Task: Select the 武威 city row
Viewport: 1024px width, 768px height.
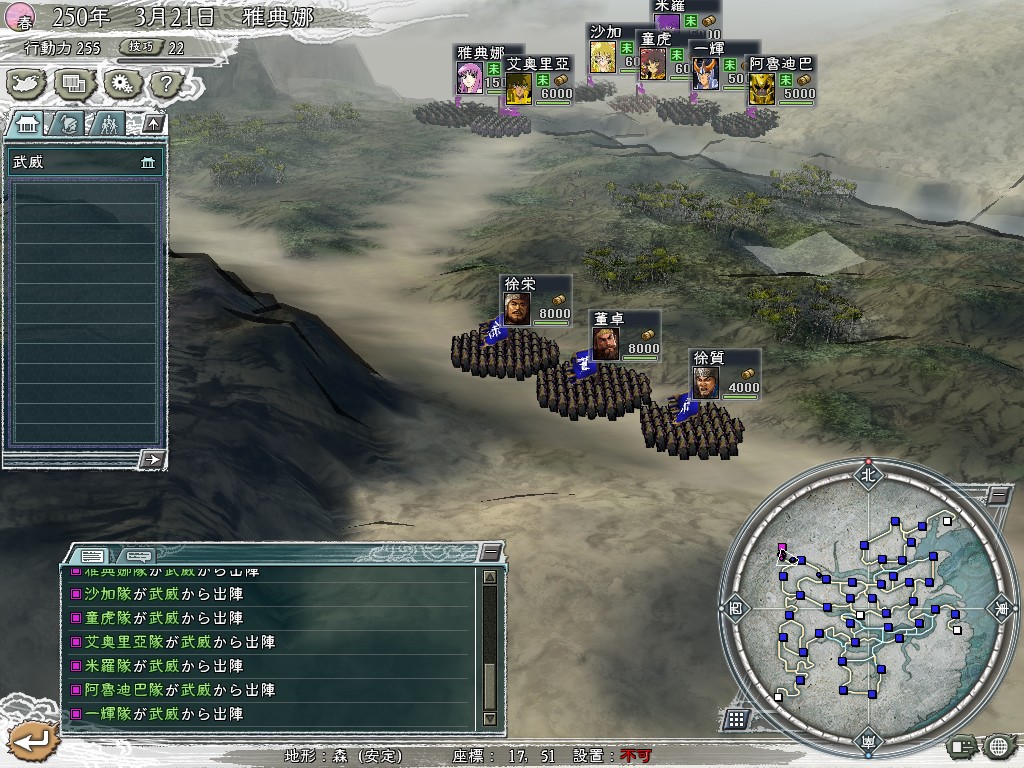Action: 84,162
